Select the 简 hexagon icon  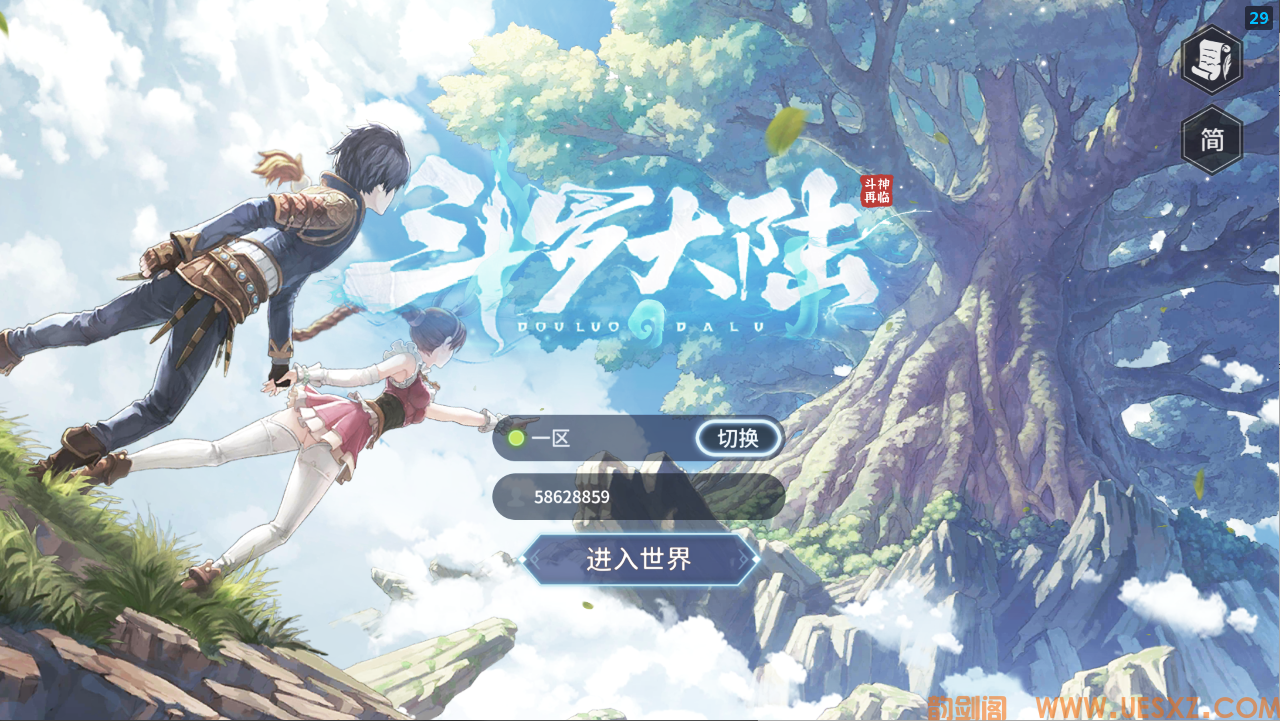coord(1211,141)
